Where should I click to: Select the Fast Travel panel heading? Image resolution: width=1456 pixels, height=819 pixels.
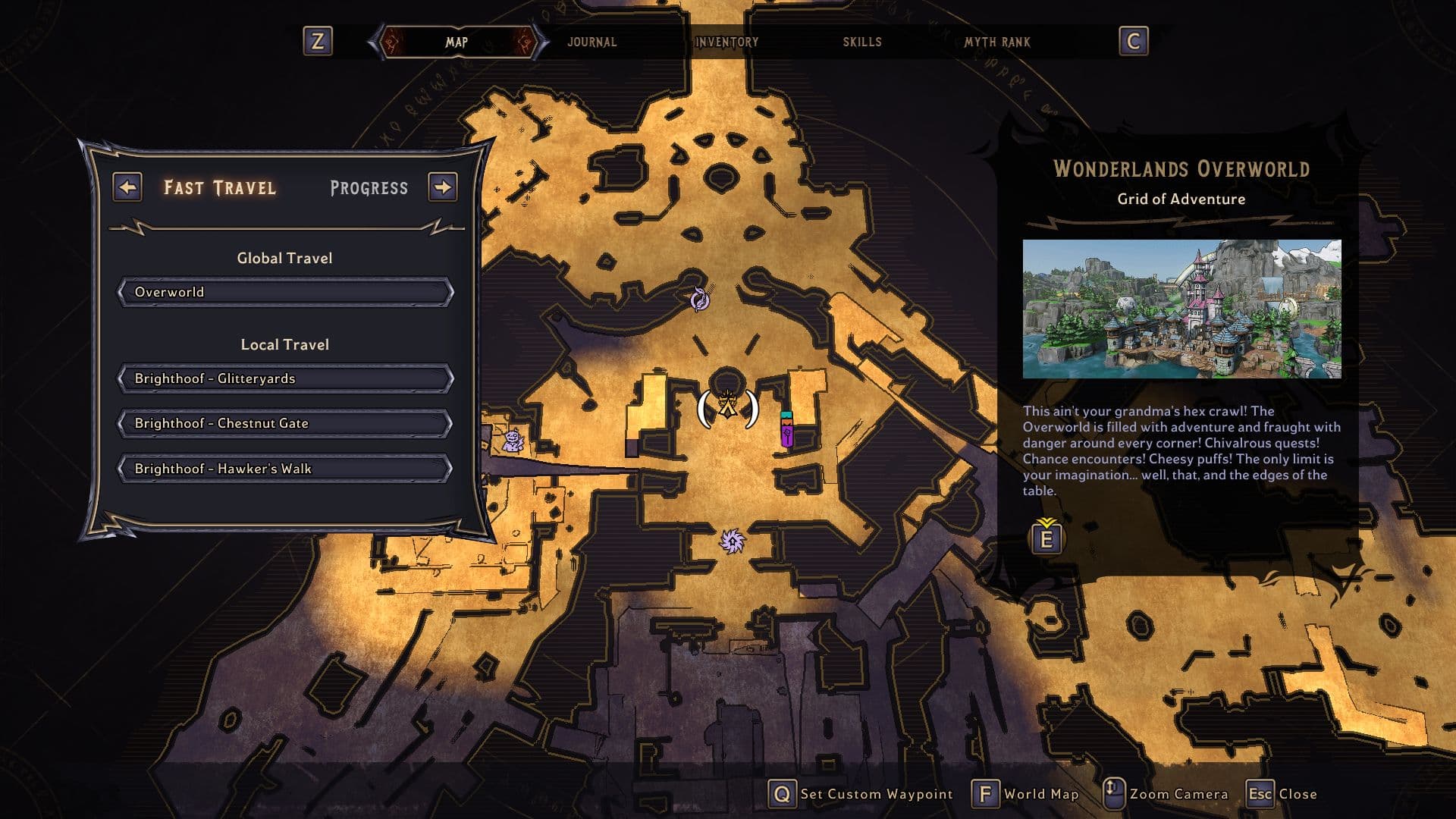pos(220,188)
